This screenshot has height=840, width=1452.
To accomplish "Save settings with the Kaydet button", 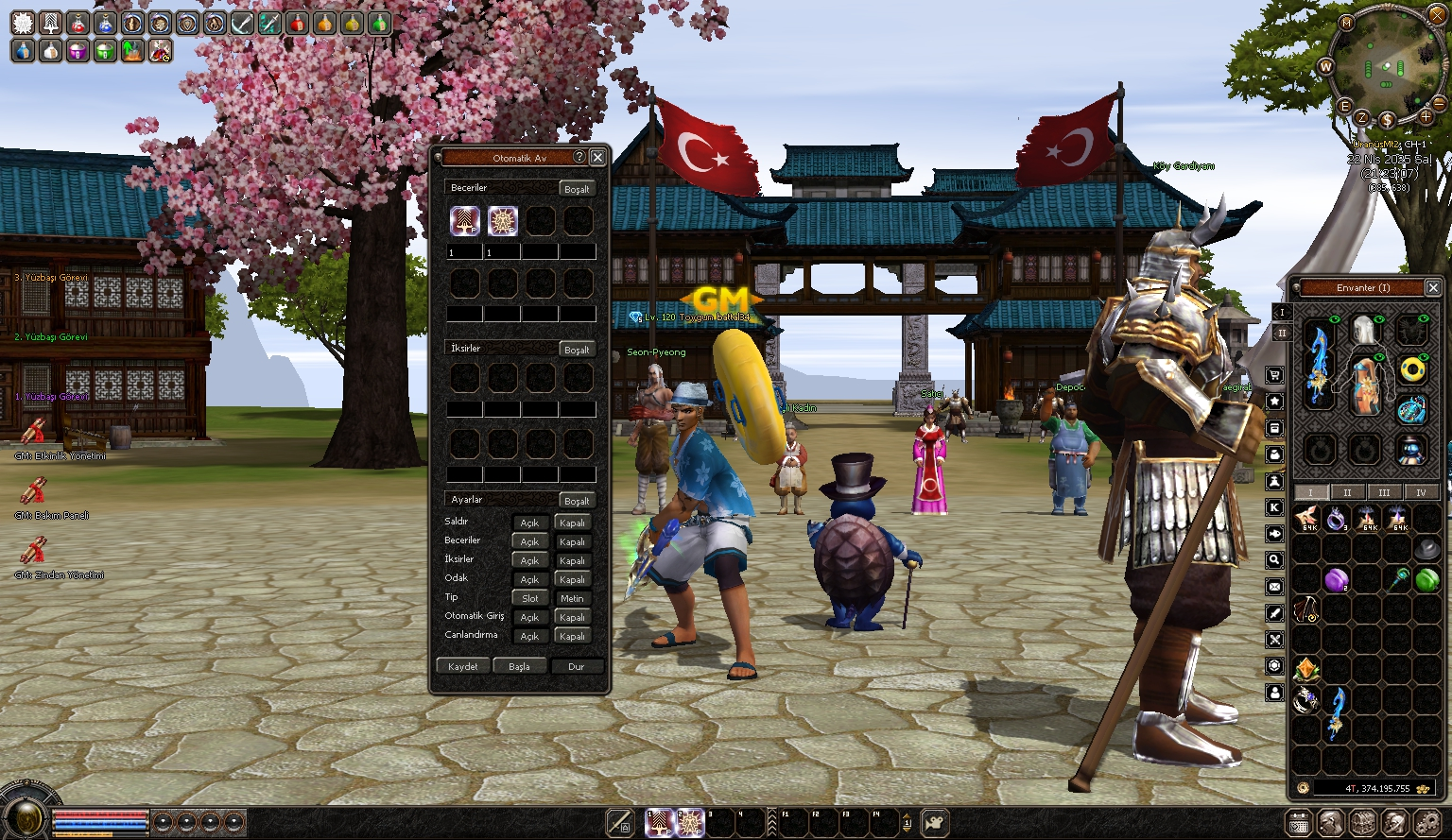I will (463, 666).
